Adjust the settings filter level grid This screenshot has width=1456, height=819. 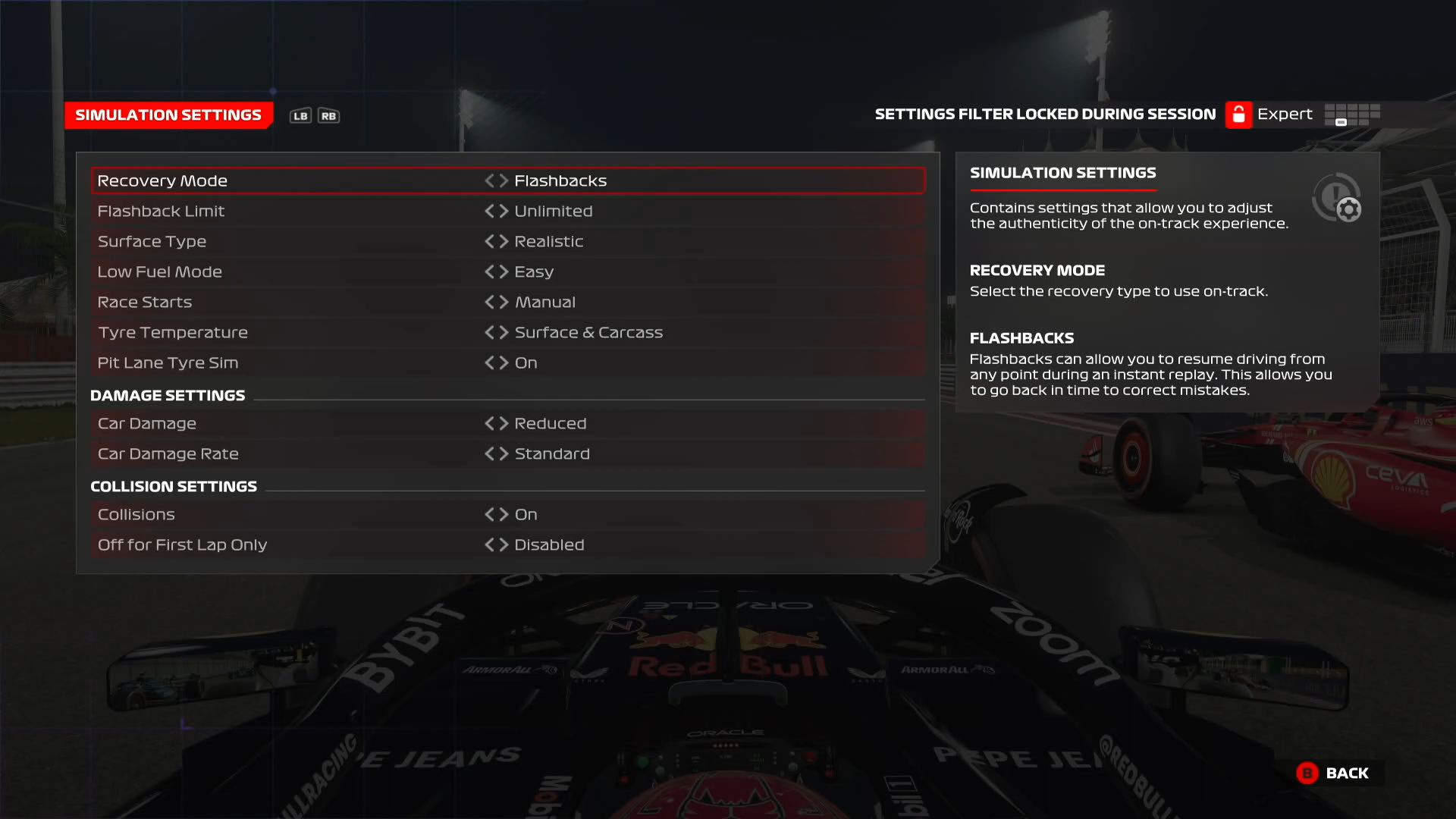coord(1351,114)
